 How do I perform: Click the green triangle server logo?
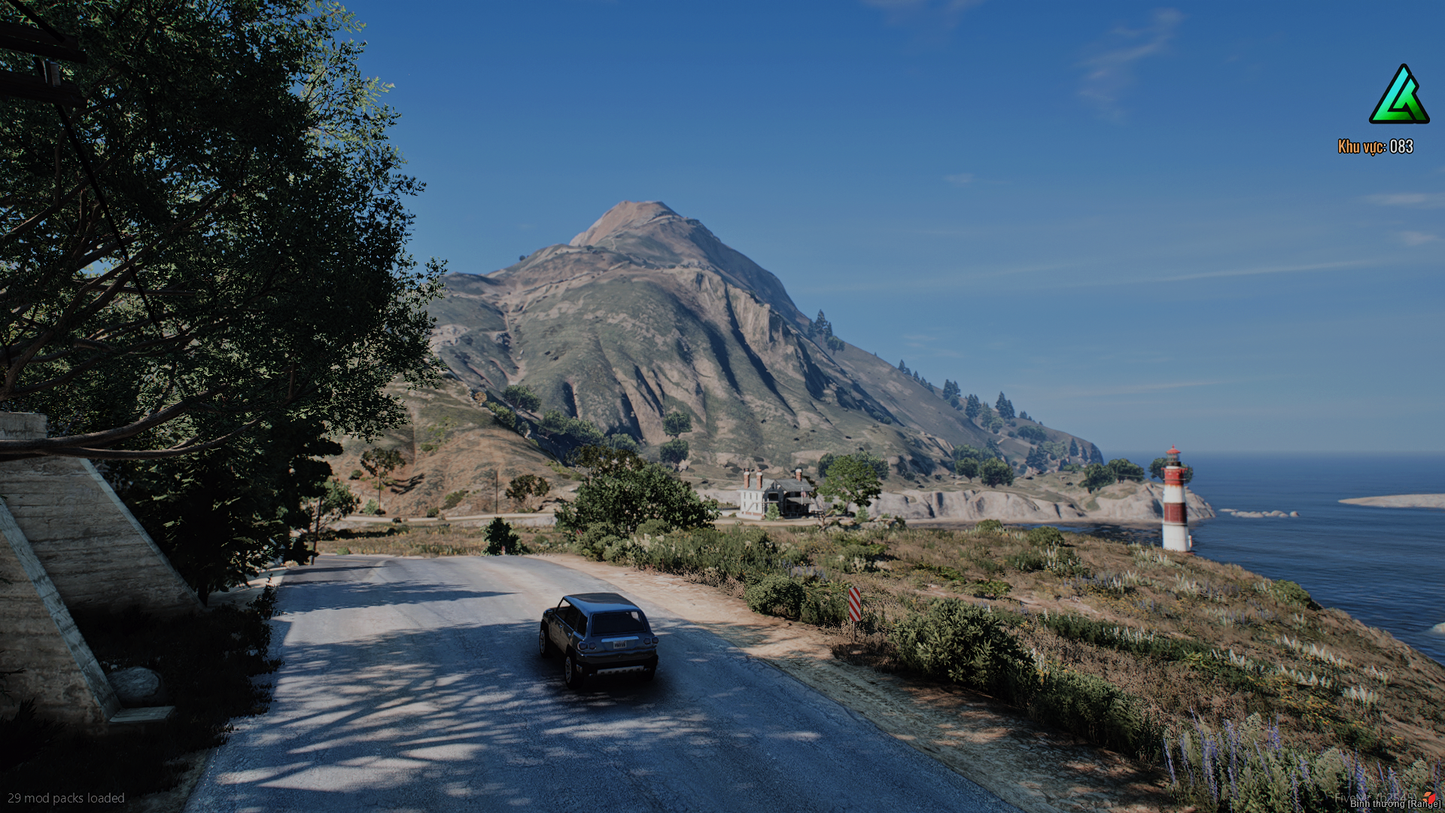coord(1398,95)
